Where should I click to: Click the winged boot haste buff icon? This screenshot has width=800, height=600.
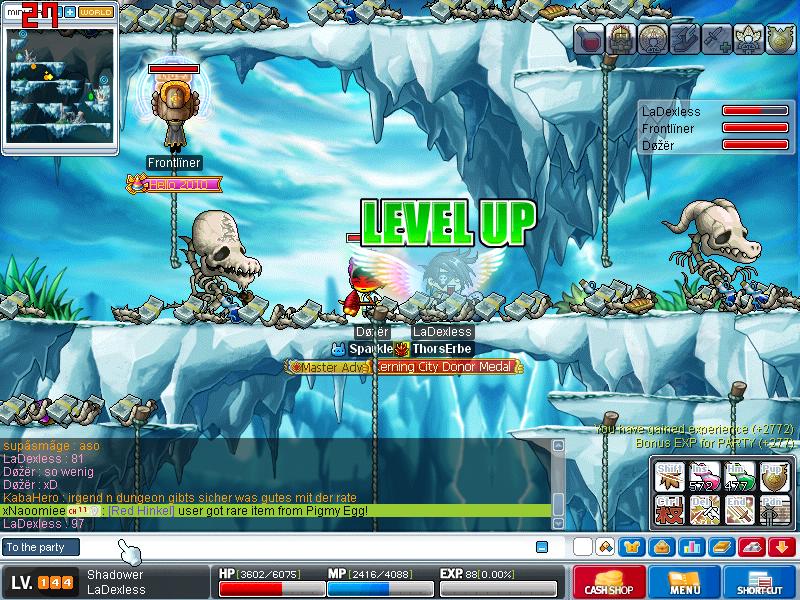686,40
